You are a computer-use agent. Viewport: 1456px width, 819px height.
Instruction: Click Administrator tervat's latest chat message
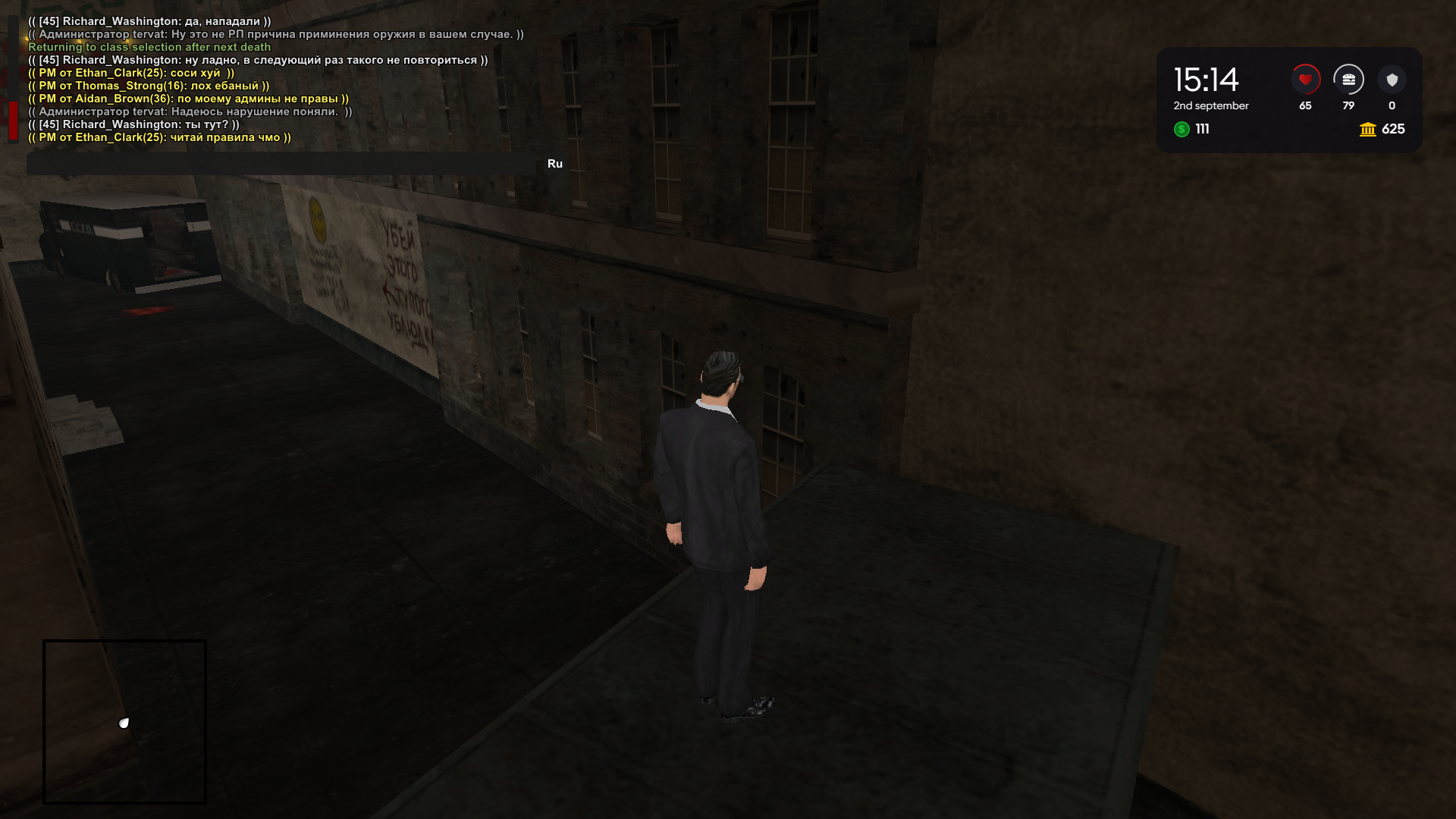[187, 111]
